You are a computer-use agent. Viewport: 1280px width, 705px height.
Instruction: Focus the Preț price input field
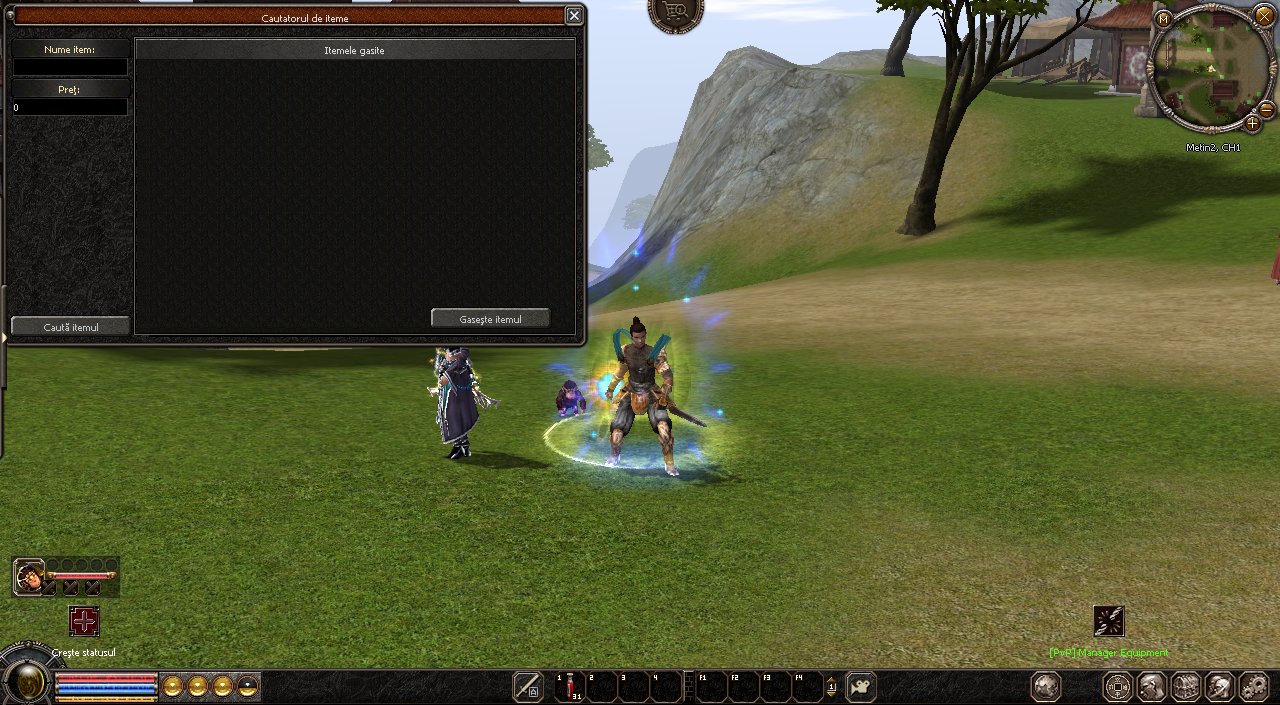(x=70, y=107)
